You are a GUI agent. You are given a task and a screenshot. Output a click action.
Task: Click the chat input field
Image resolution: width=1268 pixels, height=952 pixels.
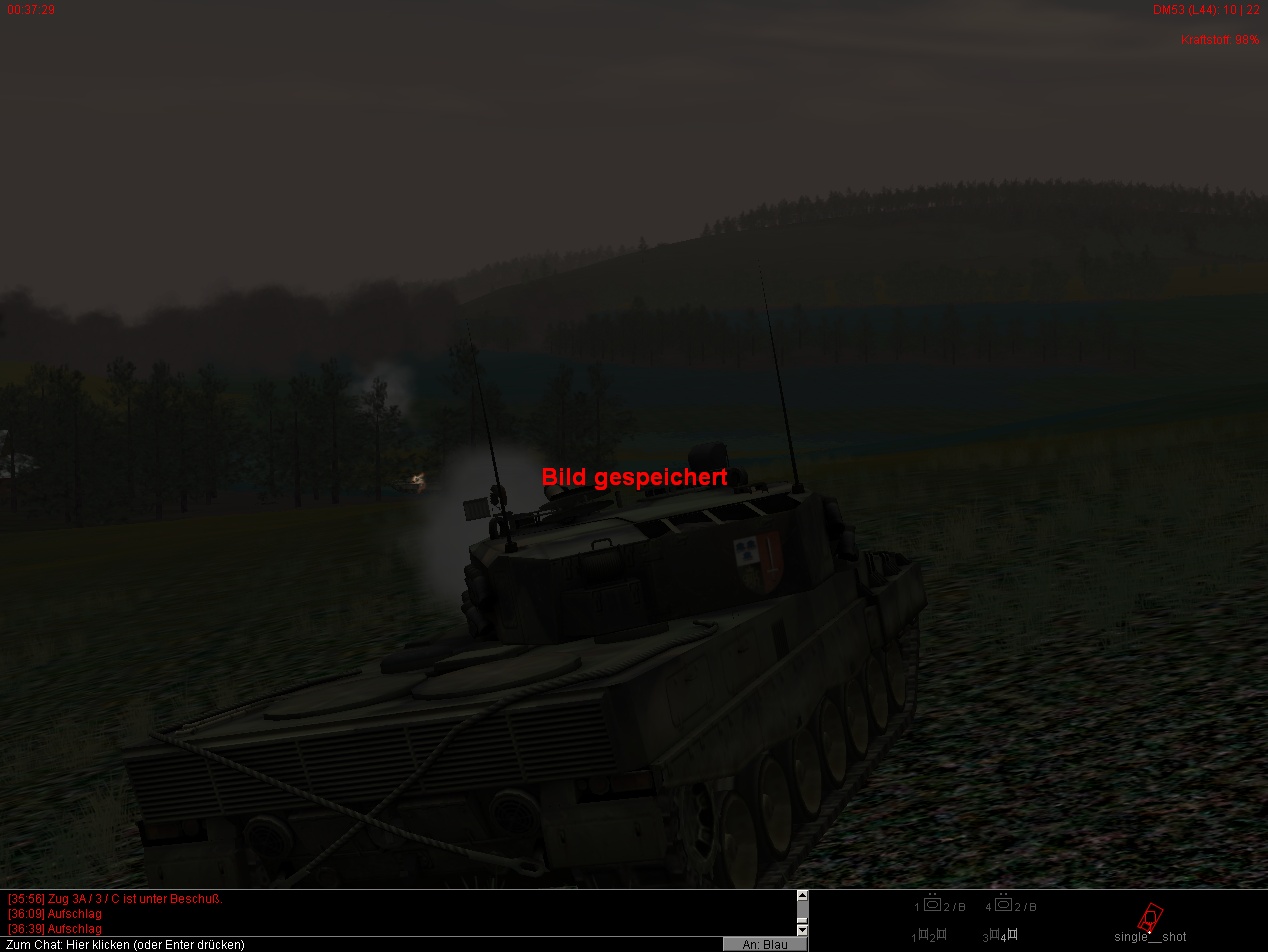pyautogui.click(x=360, y=944)
